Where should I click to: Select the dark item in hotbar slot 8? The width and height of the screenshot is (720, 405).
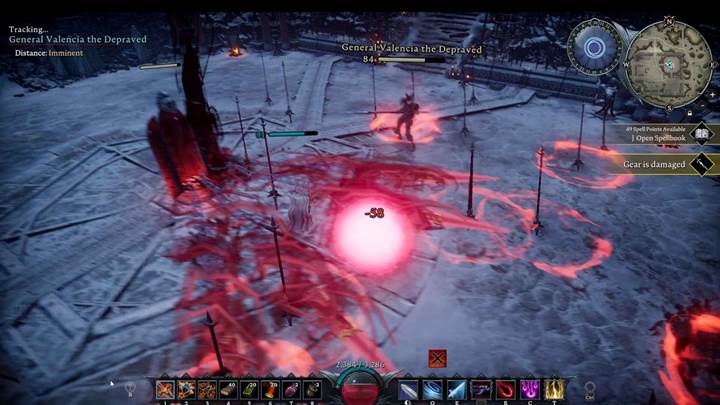pos(313,390)
